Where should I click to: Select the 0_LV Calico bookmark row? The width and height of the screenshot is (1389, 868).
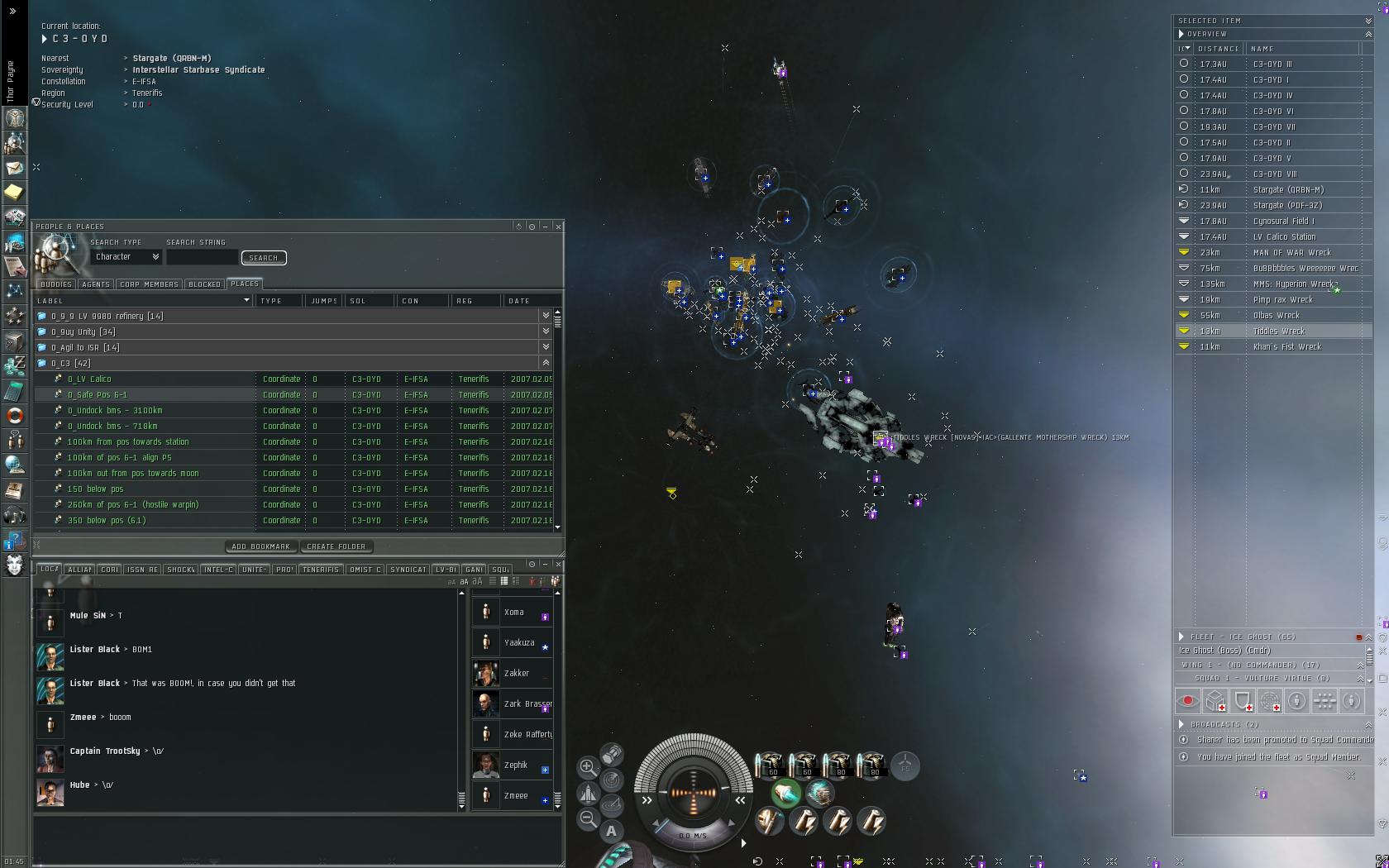tap(89, 379)
